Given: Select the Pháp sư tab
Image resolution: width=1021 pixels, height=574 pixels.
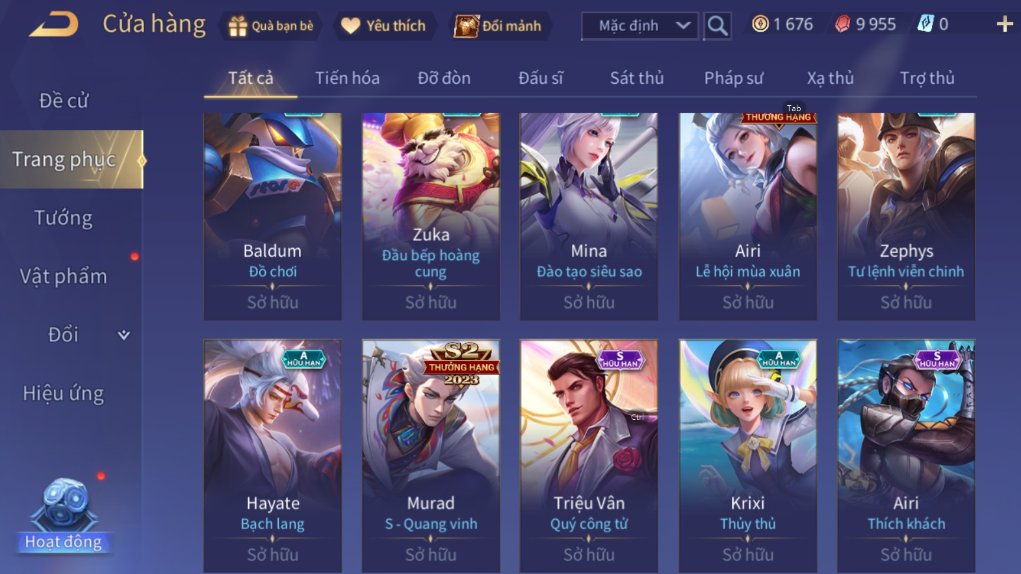Looking at the screenshot, I should click(734, 78).
